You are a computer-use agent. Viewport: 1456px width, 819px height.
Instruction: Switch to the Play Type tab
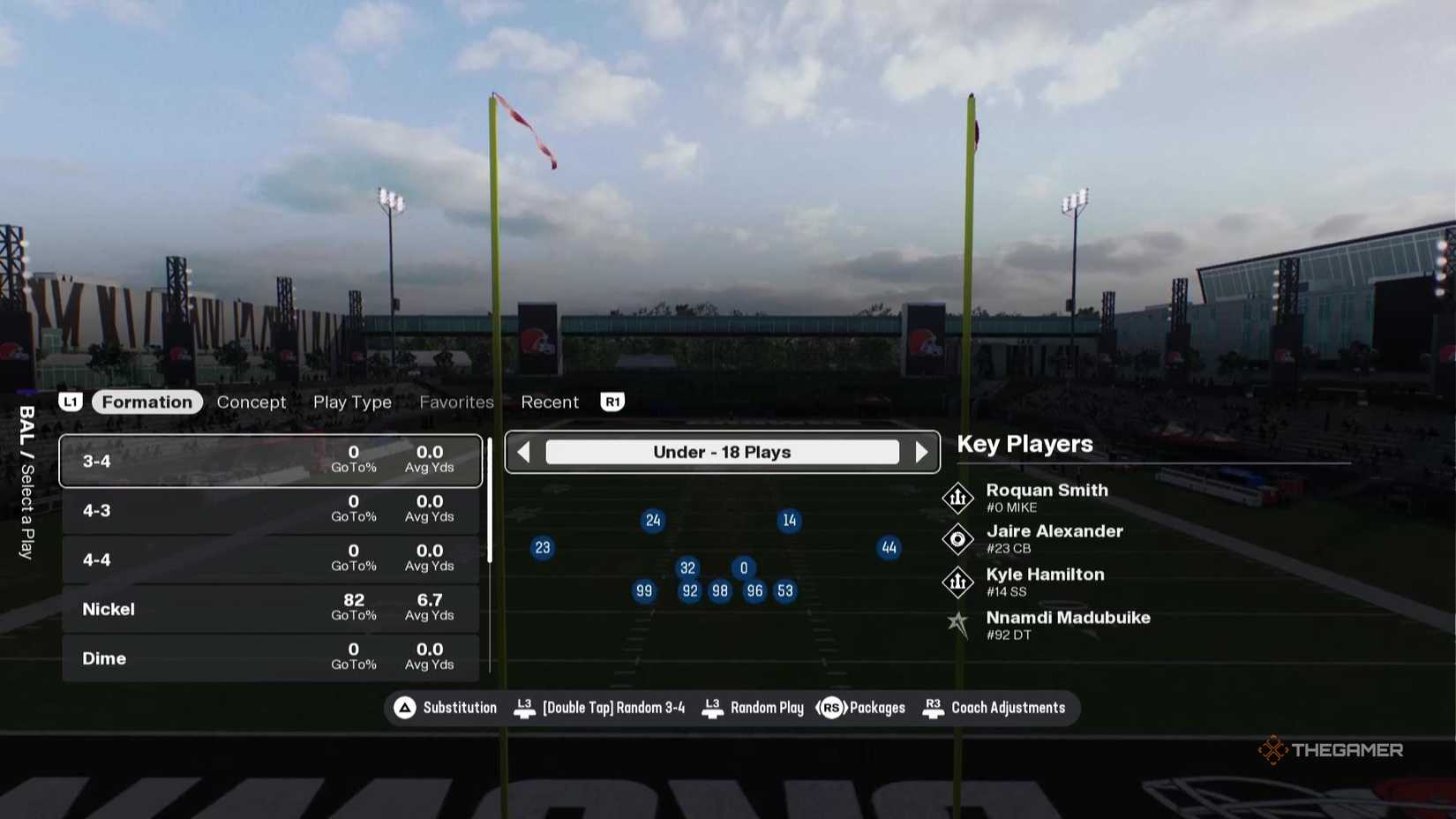point(352,402)
